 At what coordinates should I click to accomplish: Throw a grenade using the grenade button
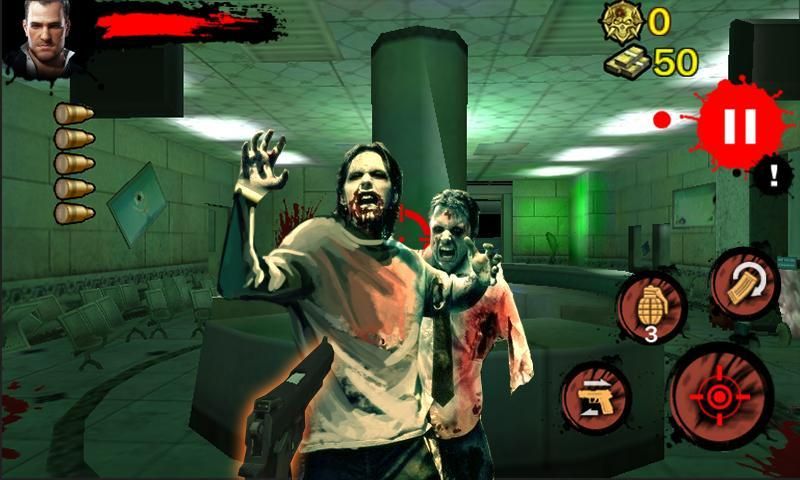[x=650, y=306]
